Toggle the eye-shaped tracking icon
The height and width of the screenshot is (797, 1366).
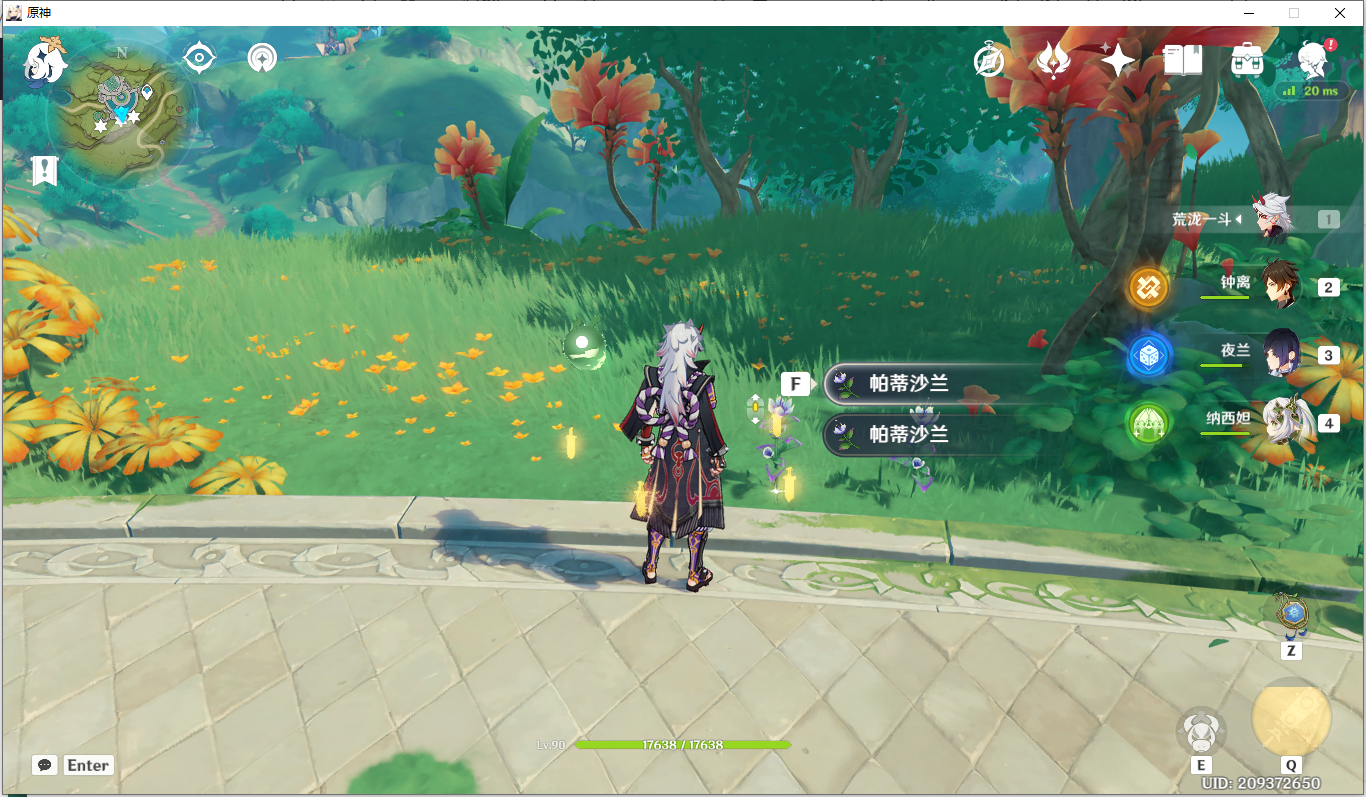(x=200, y=59)
